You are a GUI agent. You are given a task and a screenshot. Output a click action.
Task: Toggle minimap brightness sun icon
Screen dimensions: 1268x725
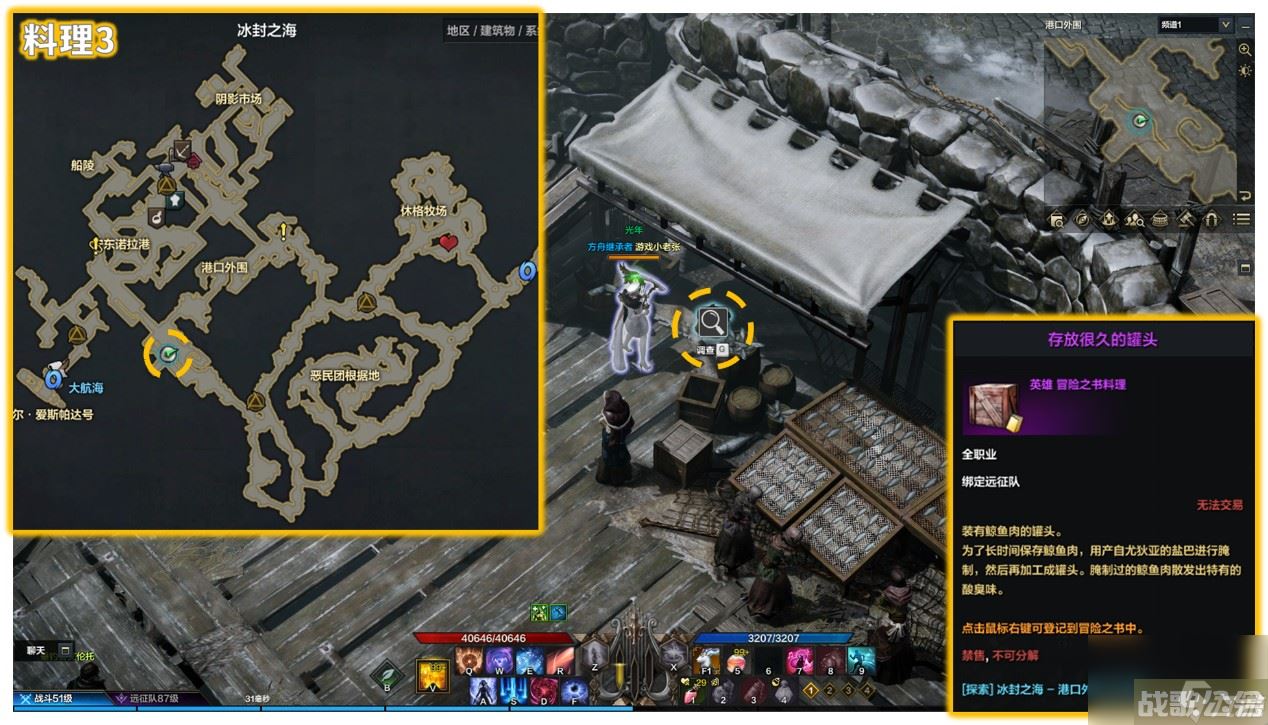click(x=1245, y=70)
